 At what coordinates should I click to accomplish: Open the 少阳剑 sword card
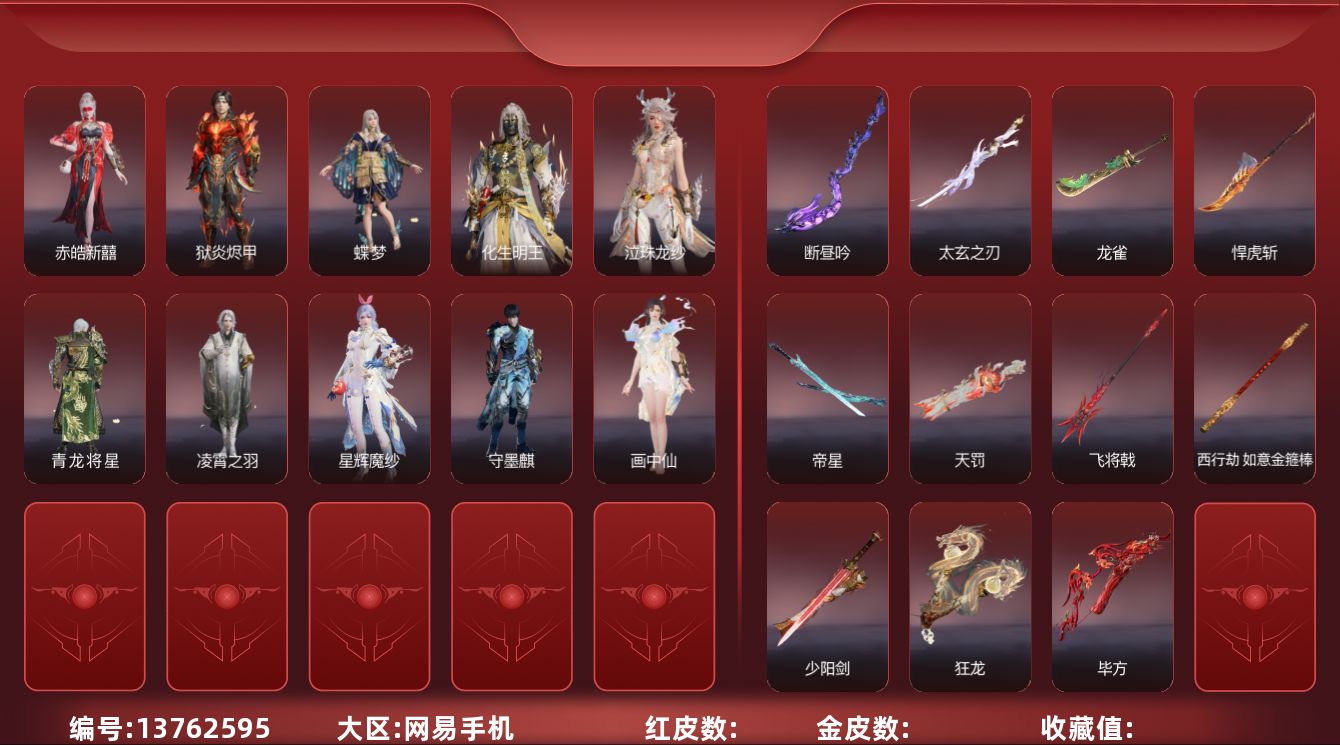tap(827, 596)
